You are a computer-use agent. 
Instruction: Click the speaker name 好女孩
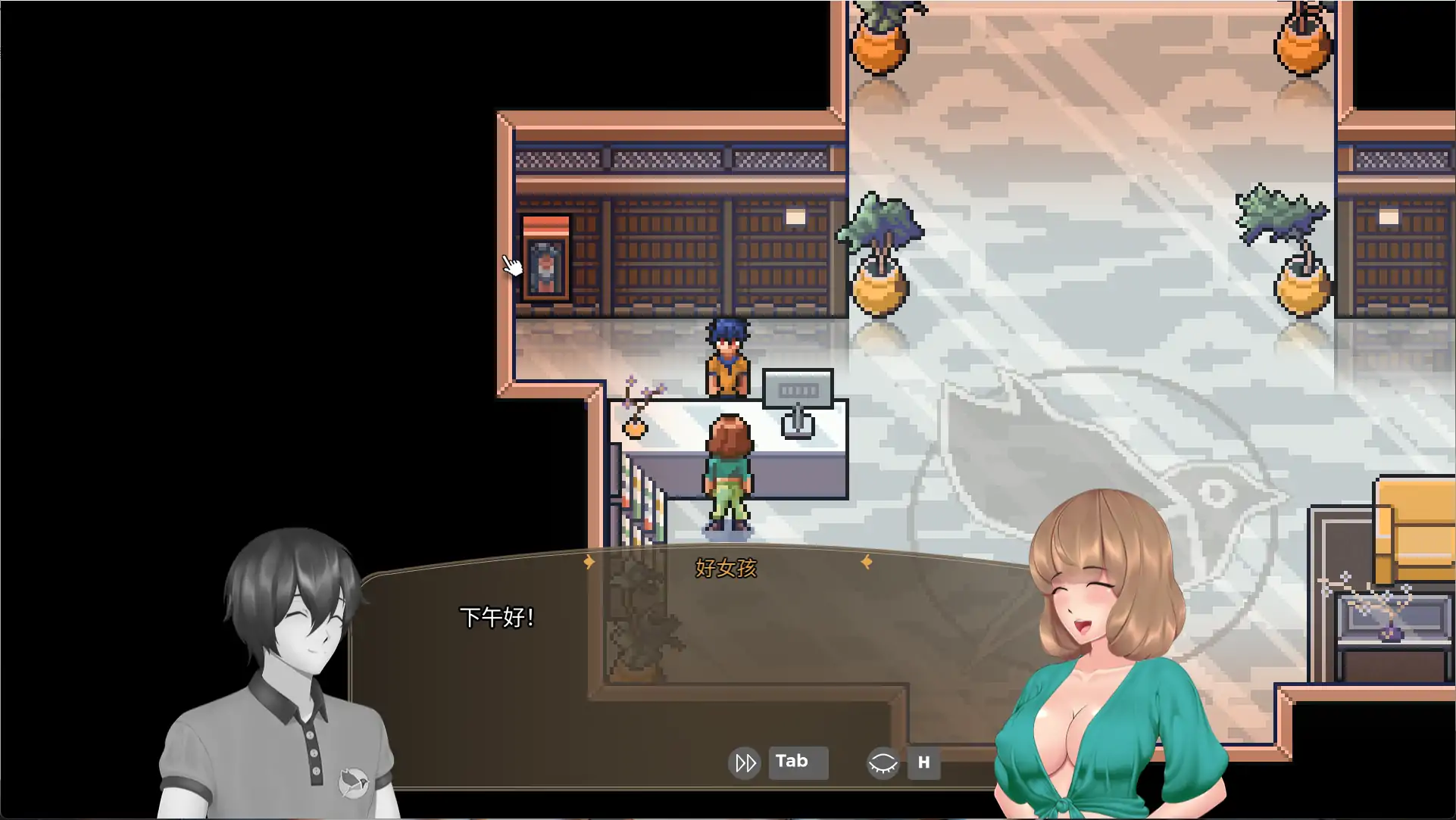[726, 567]
